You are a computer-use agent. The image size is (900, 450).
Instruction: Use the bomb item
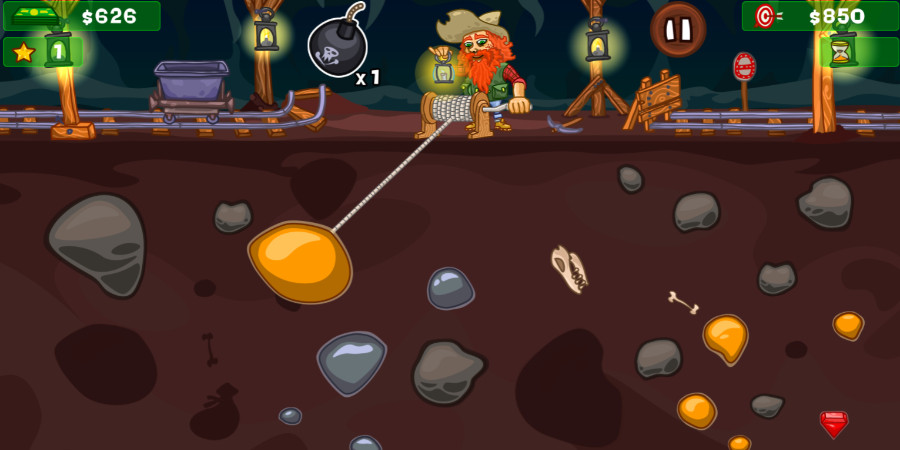(x=337, y=47)
